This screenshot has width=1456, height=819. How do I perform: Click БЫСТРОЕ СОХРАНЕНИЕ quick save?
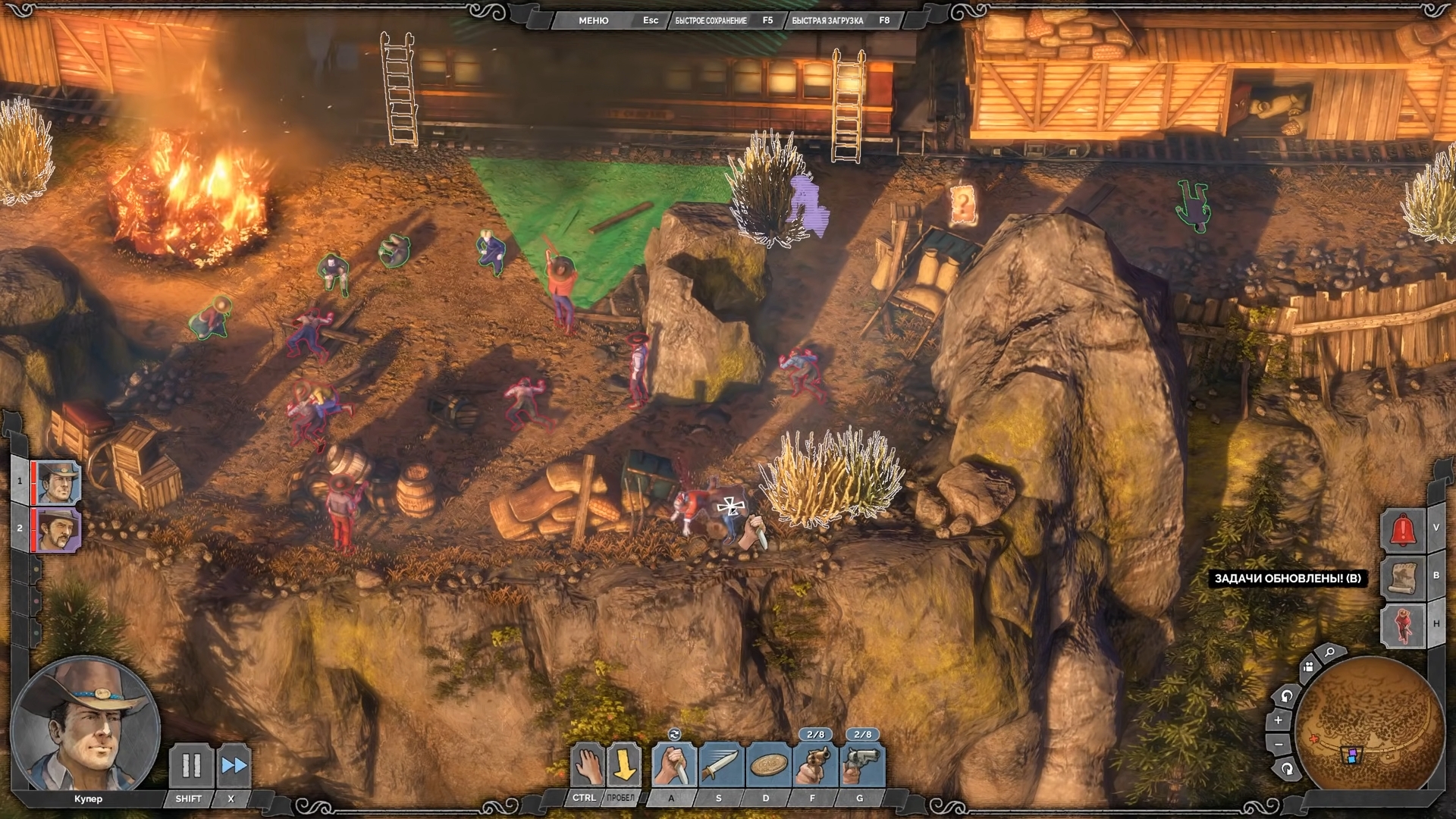point(711,20)
